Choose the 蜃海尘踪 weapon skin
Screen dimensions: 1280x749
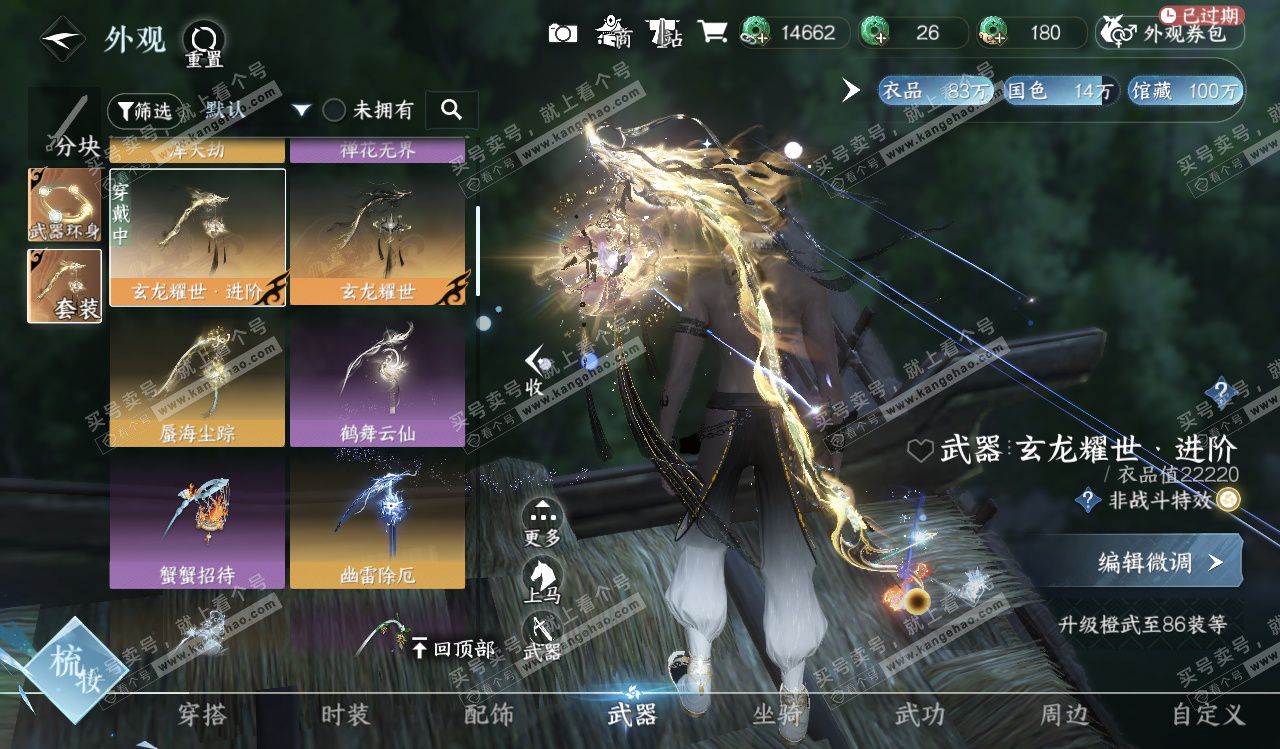click(x=197, y=382)
